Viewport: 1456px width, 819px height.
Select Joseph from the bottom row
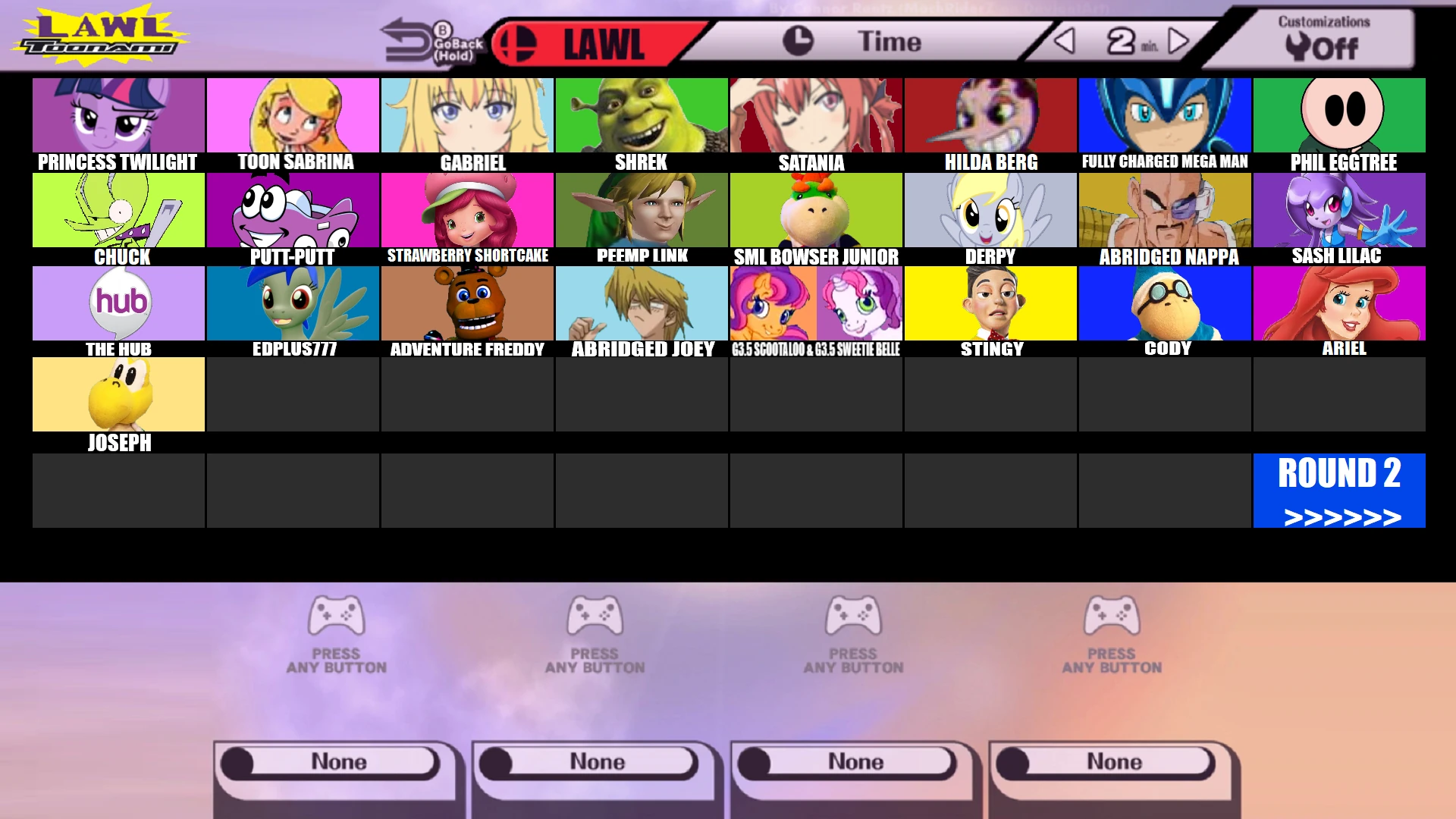pos(118,394)
